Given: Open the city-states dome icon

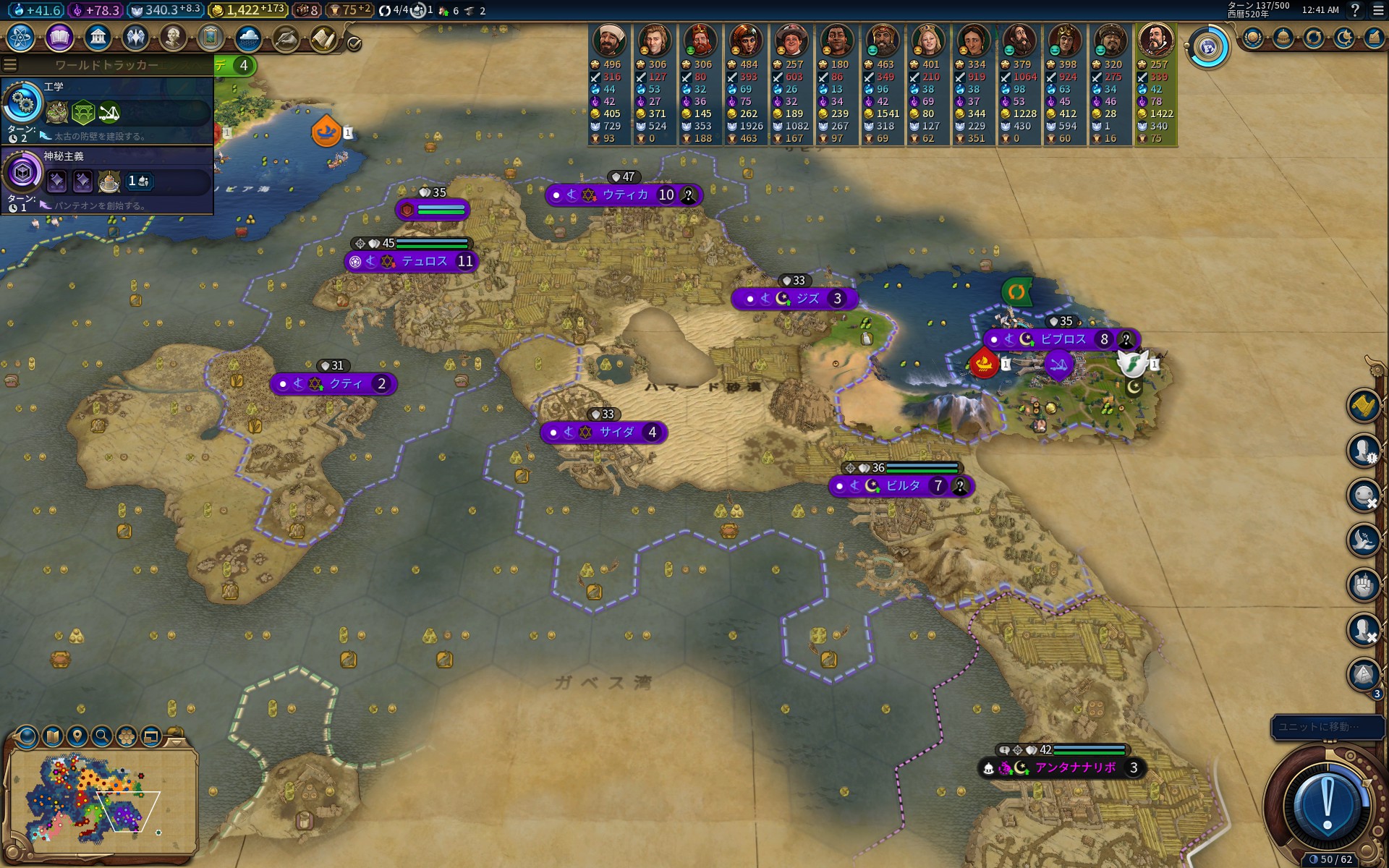Looking at the screenshot, I should [x=1283, y=38].
